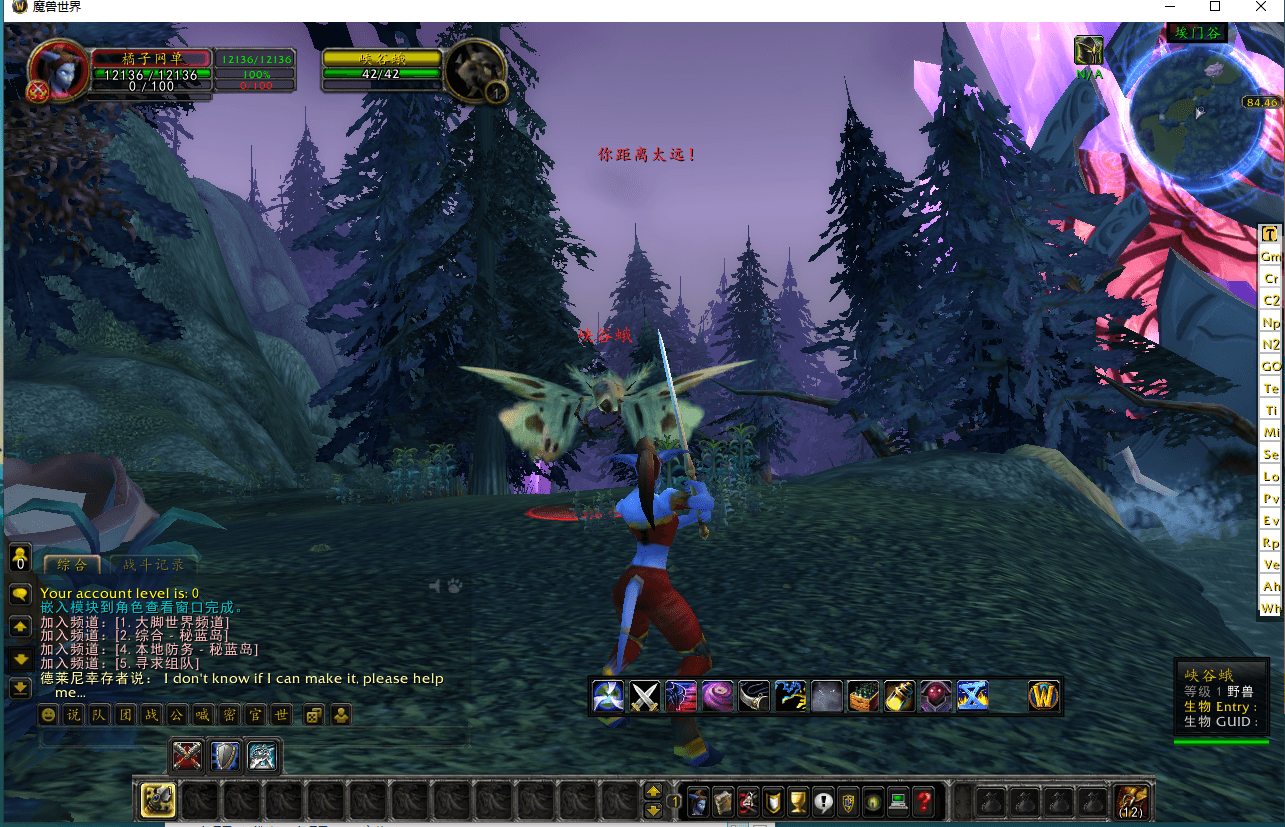The width and height of the screenshot is (1285, 827).
Task: Click the dice roll button
Action: pos(313,715)
